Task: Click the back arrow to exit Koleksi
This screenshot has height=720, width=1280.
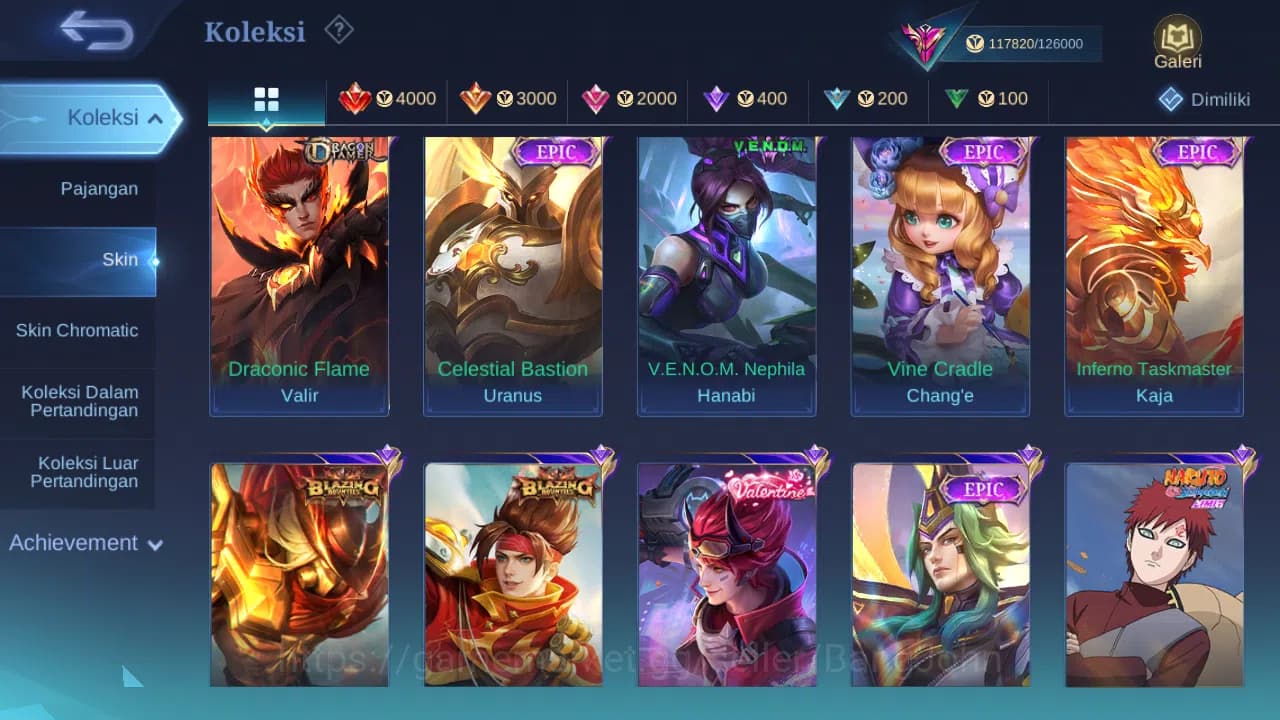Action: (95, 30)
